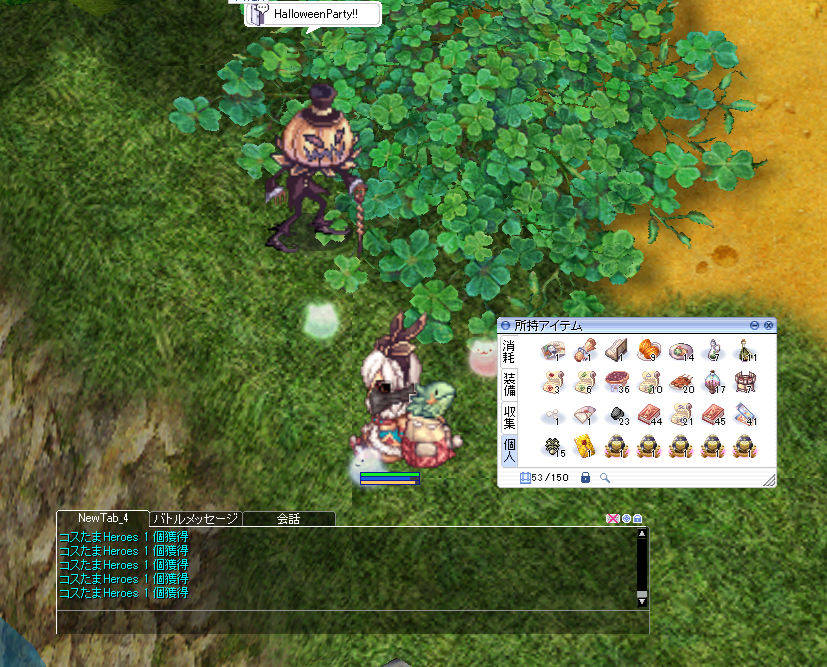Viewport: 827px width, 667px height.
Task: Open the 装備 equipment tab
Action: click(x=509, y=383)
